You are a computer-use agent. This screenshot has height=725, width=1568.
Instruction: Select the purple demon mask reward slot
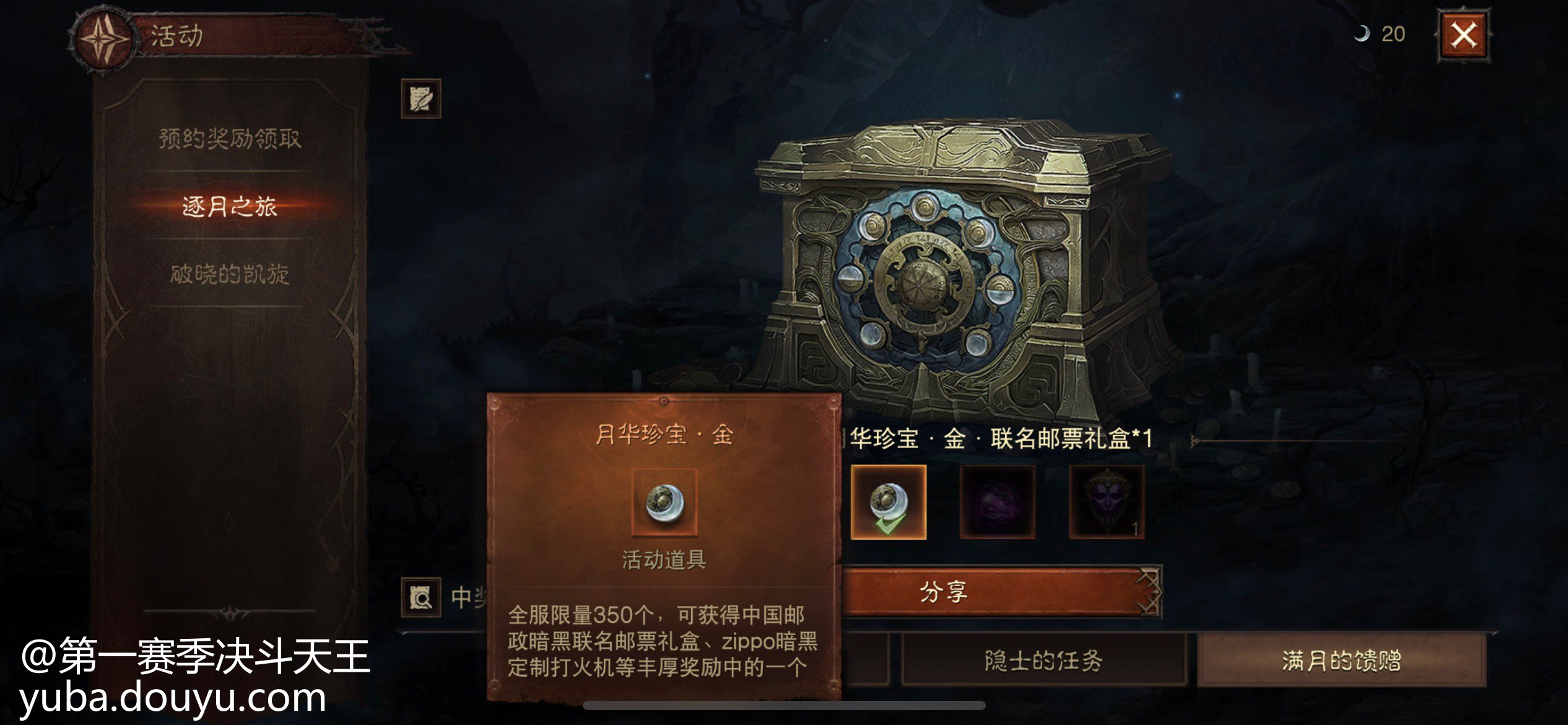pyautogui.click(x=1107, y=502)
